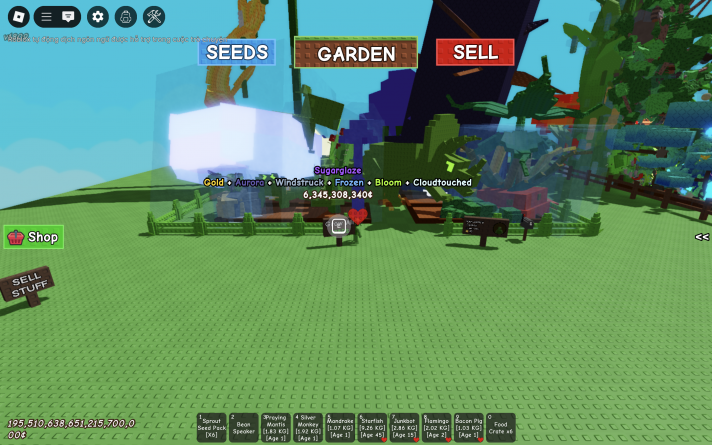Open the backpack inventory
Image resolution: width=712 pixels, height=445 pixels.
[125, 16]
